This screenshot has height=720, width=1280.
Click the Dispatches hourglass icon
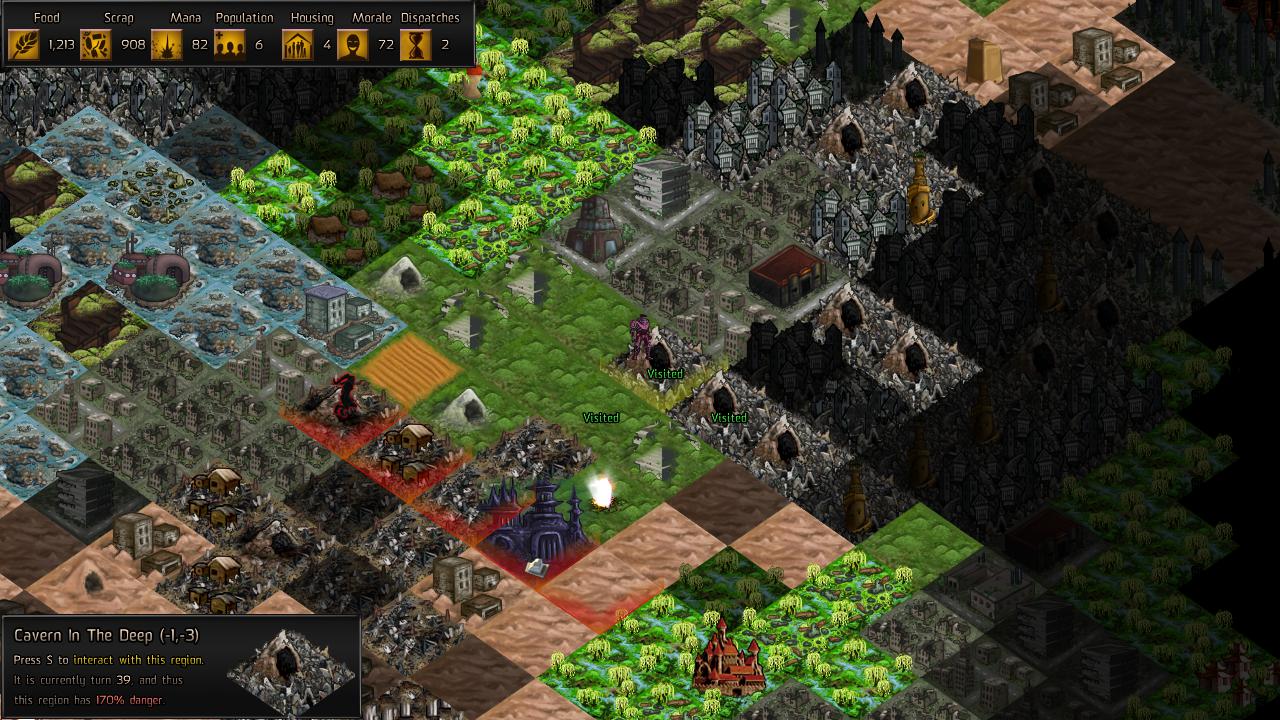click(x=417, y=44)
